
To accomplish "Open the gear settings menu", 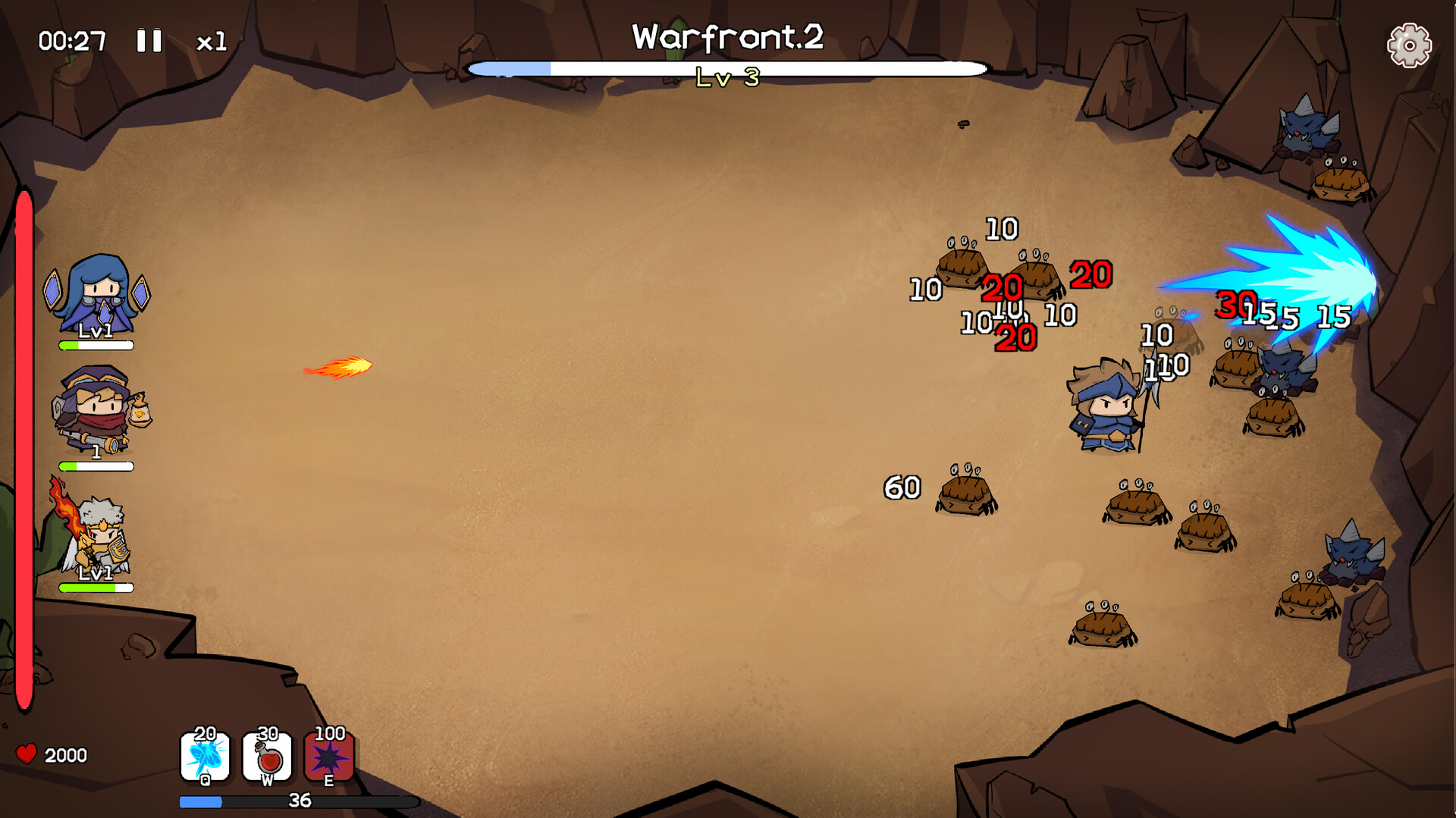I will pyautogui.click(x=1408, y=45).
